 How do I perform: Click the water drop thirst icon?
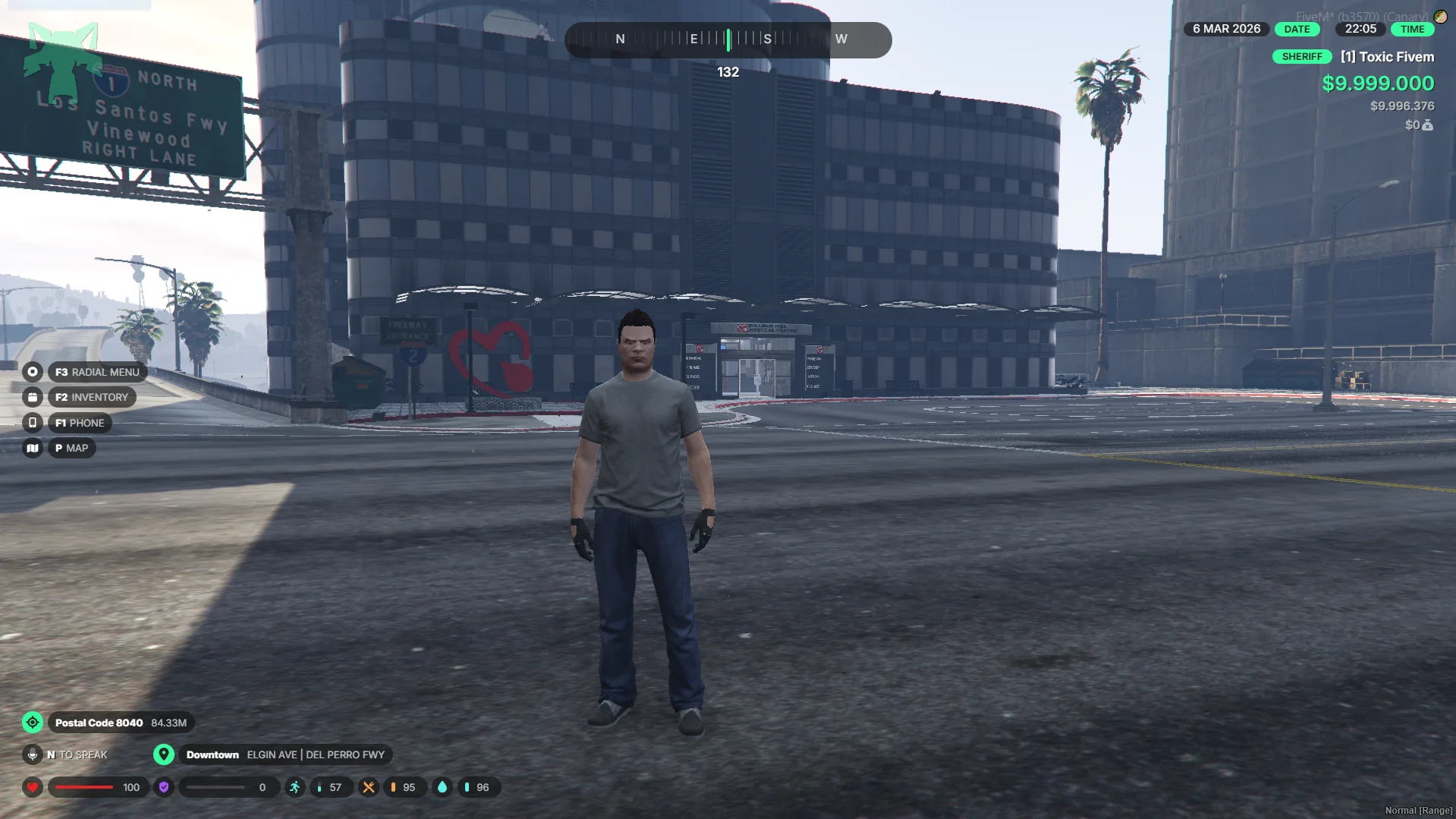(442, 787)
